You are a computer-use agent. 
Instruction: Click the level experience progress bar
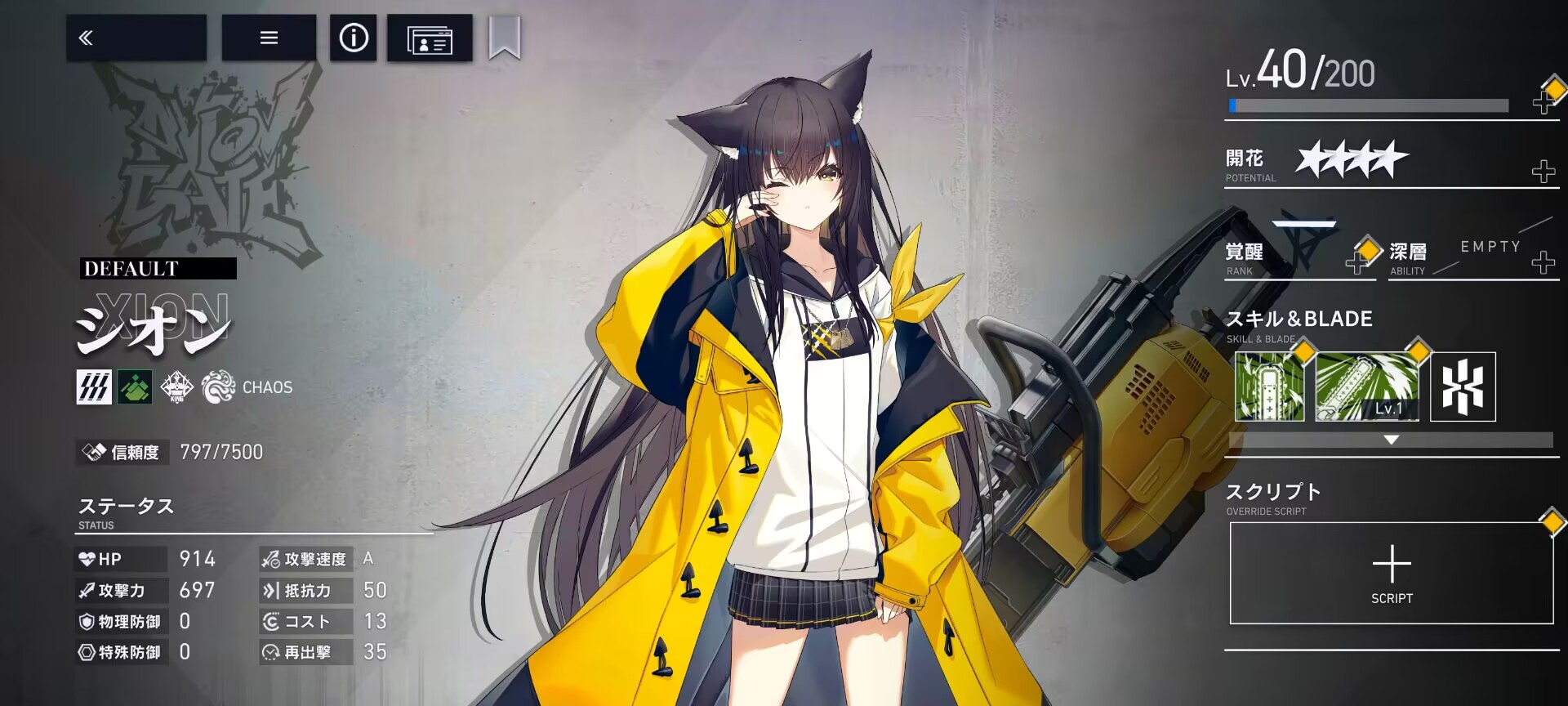[1370, 104]
